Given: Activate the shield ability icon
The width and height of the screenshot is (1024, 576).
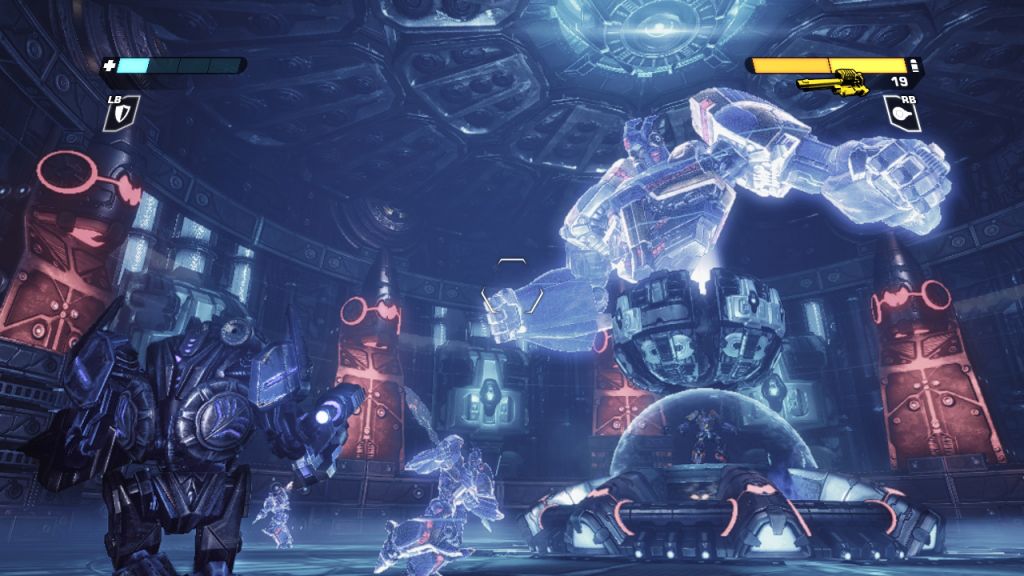Looking at the screenshot, I should pos(124,112).
